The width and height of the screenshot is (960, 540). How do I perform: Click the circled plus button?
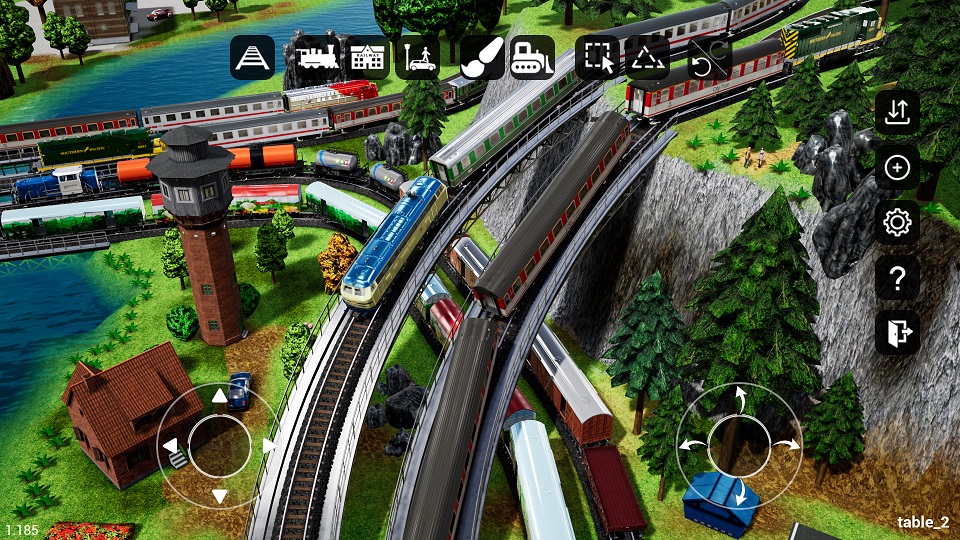[897, 168]
